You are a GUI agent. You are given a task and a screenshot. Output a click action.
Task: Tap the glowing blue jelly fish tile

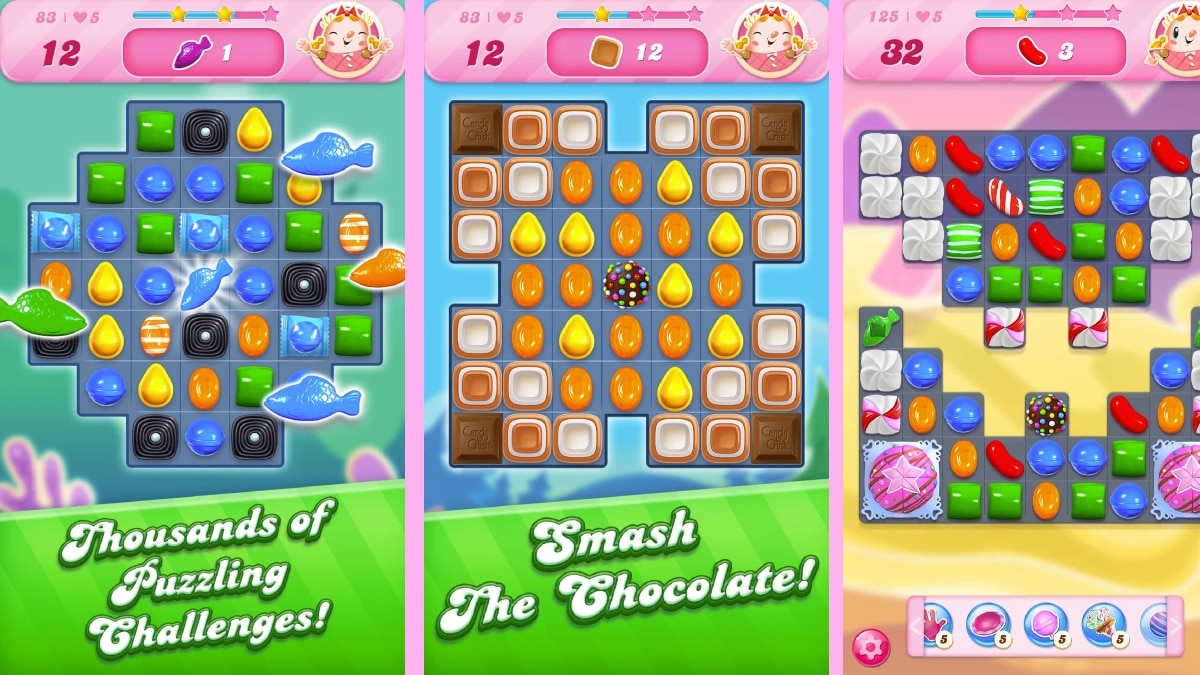pos(206,287)
